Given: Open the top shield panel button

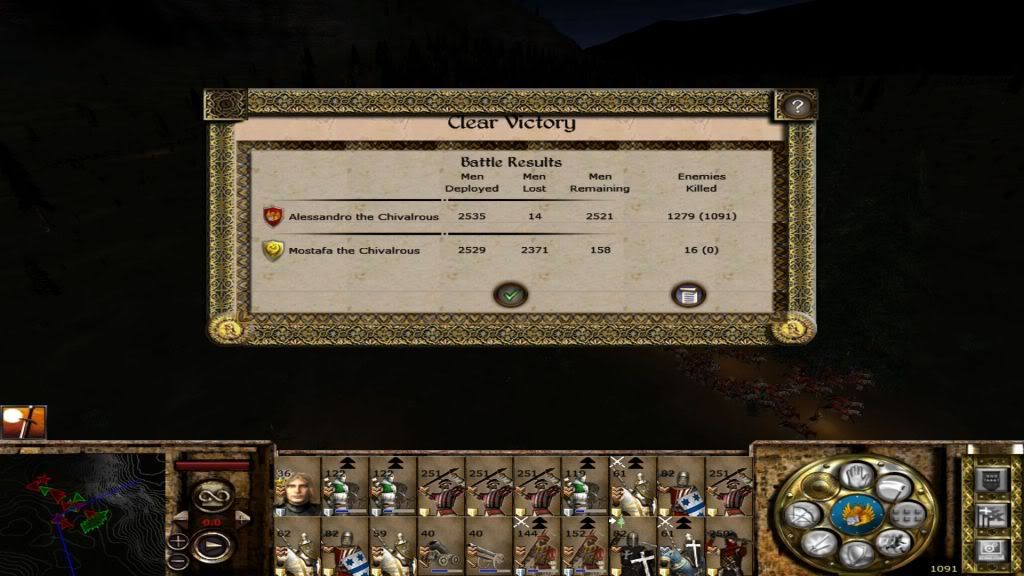Looking at the screenshot, I should pos(990,481).
